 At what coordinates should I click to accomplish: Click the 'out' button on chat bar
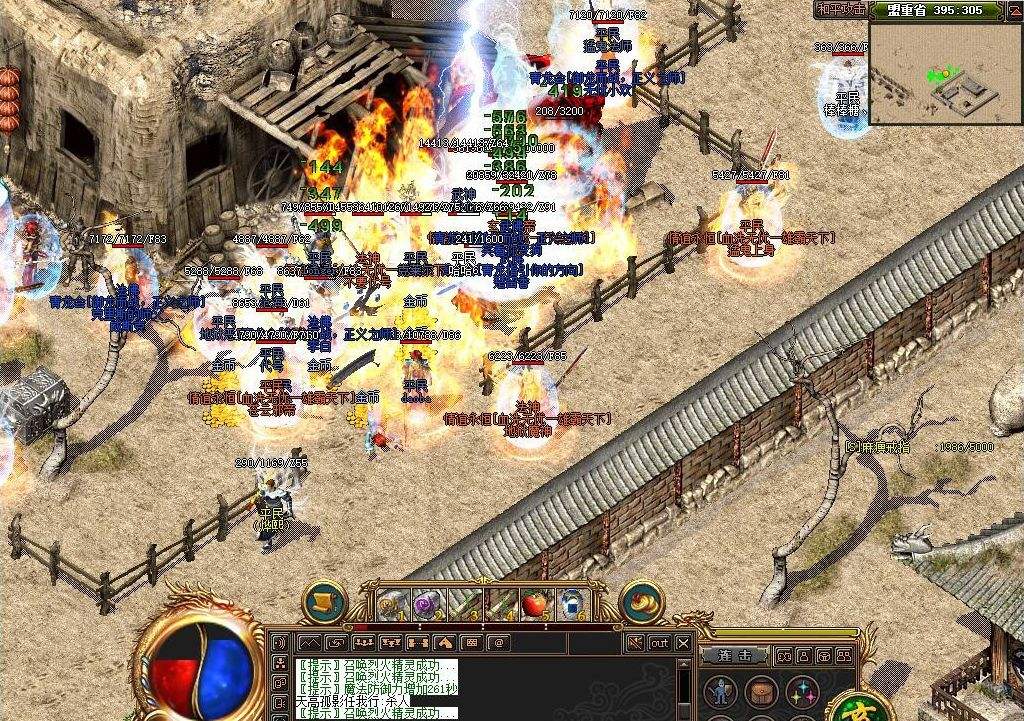pyautogui.click(x=659, y=643)
